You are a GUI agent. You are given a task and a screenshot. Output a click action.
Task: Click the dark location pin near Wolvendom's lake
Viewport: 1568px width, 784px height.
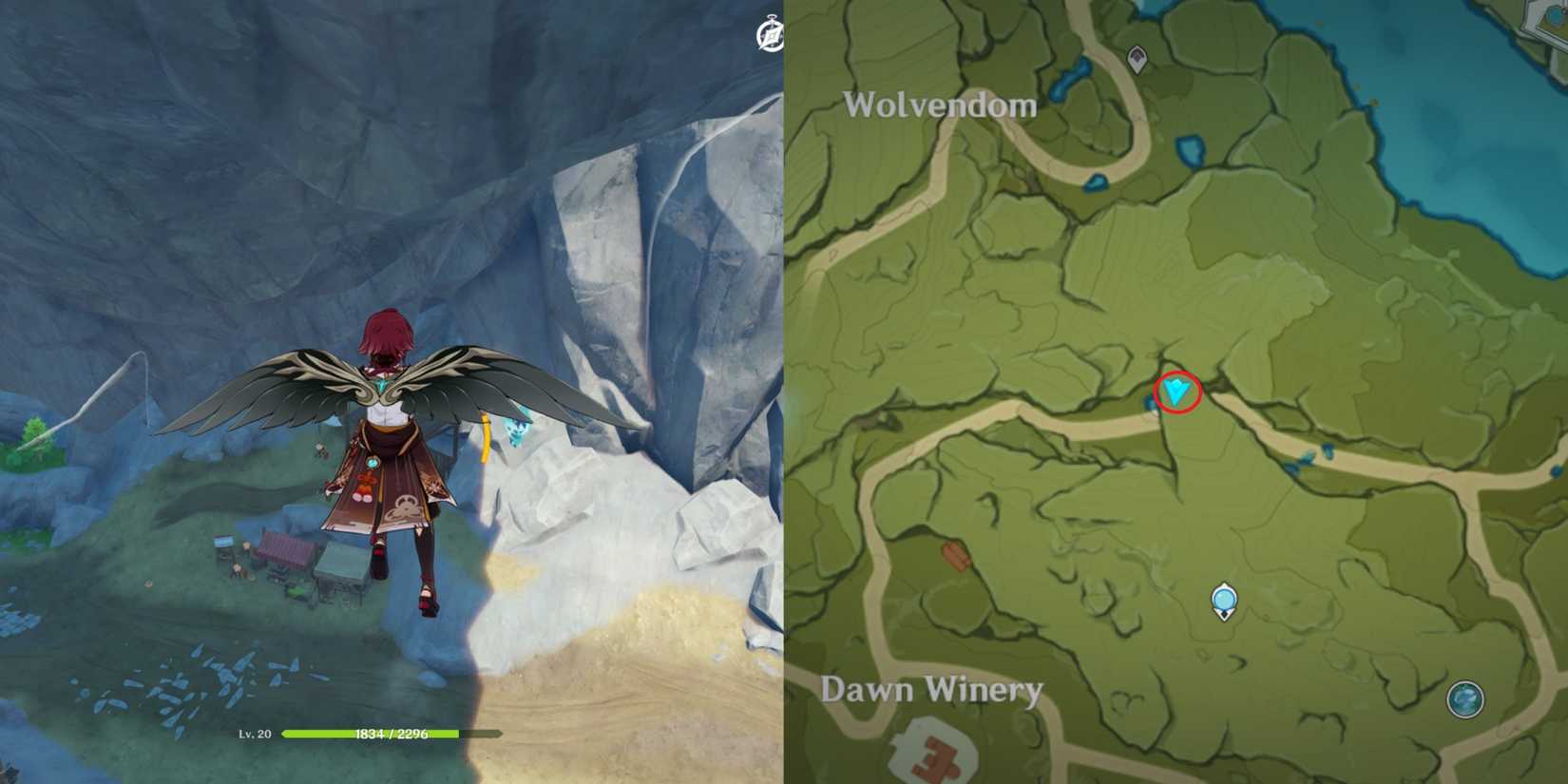tap(1137, 57)
